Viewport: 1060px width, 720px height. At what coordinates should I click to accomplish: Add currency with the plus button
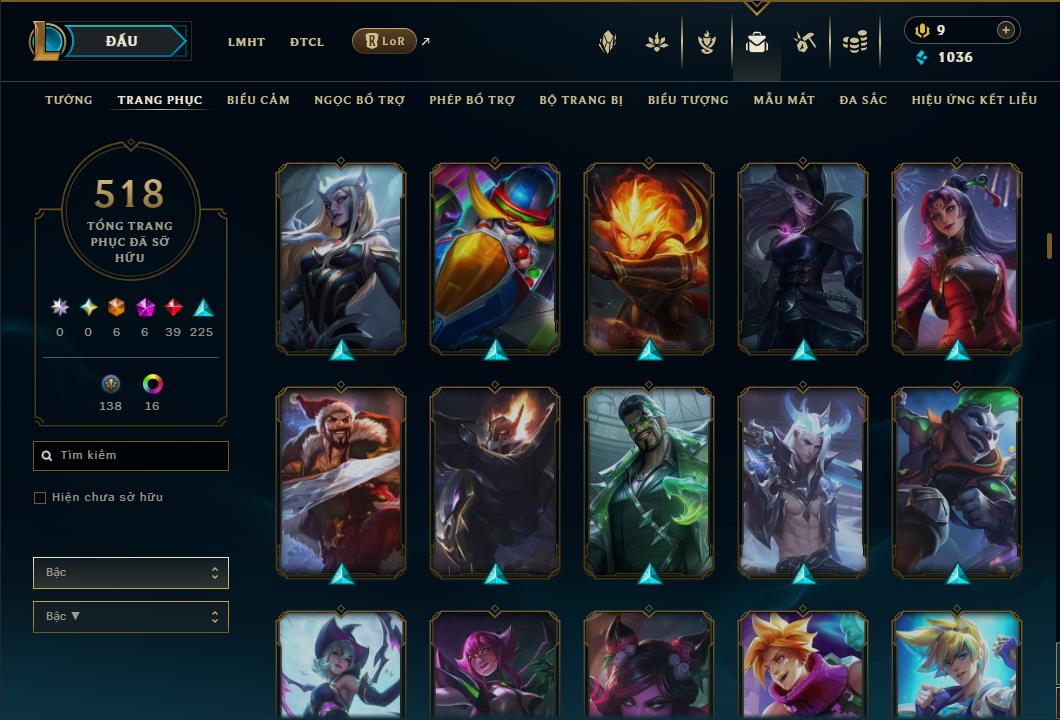pos(1006,30)
